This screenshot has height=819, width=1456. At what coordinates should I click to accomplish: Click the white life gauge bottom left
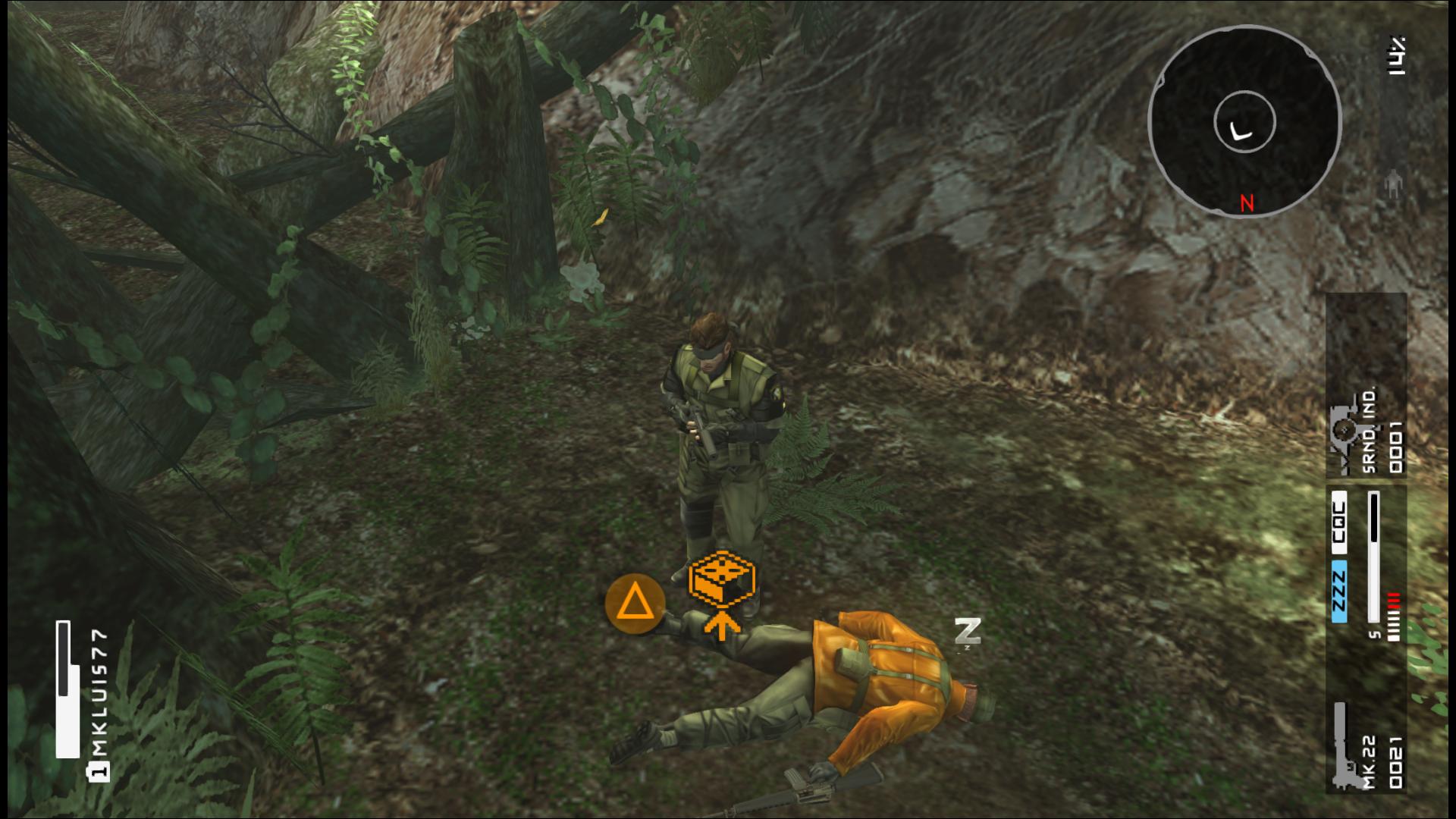click(x=67, y=690)
